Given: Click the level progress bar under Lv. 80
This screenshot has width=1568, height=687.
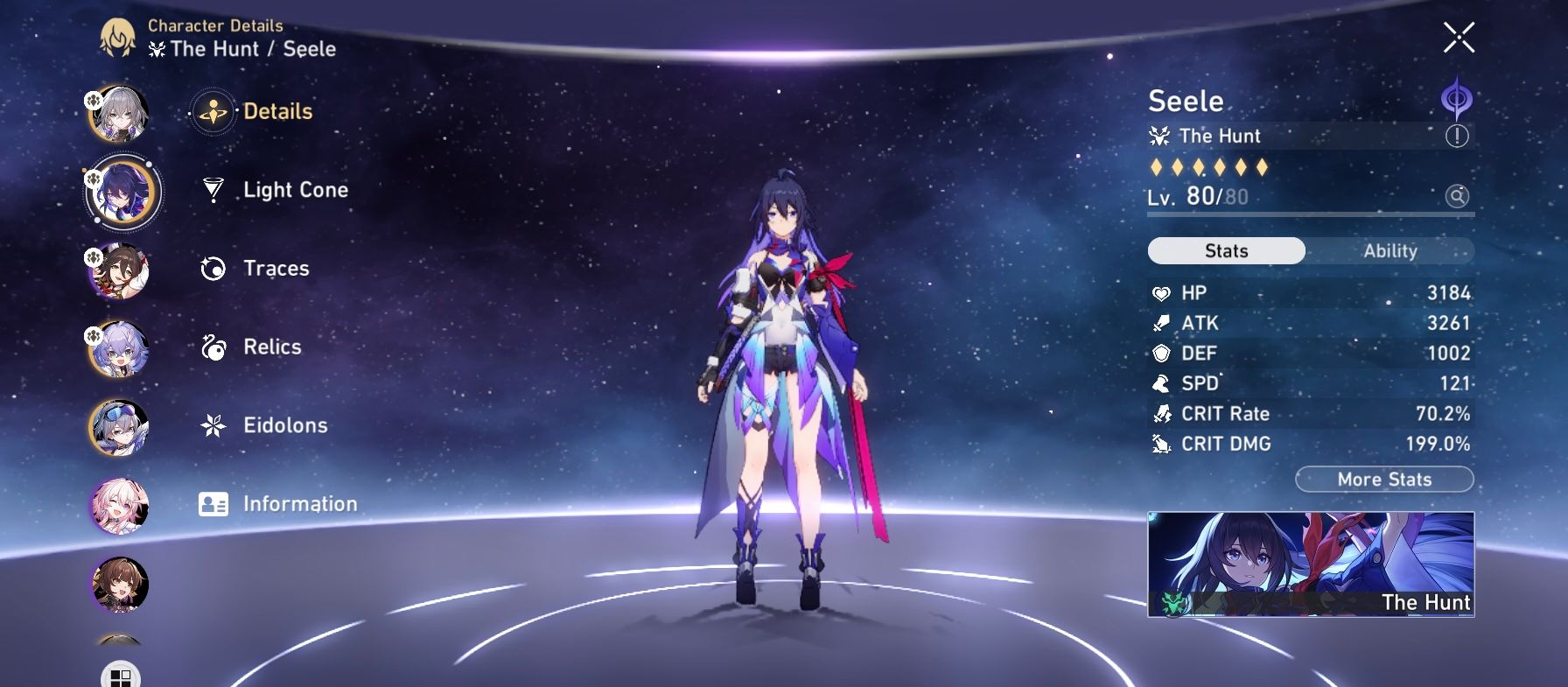Looking at the screenshot, I should tap(1312, 214).
